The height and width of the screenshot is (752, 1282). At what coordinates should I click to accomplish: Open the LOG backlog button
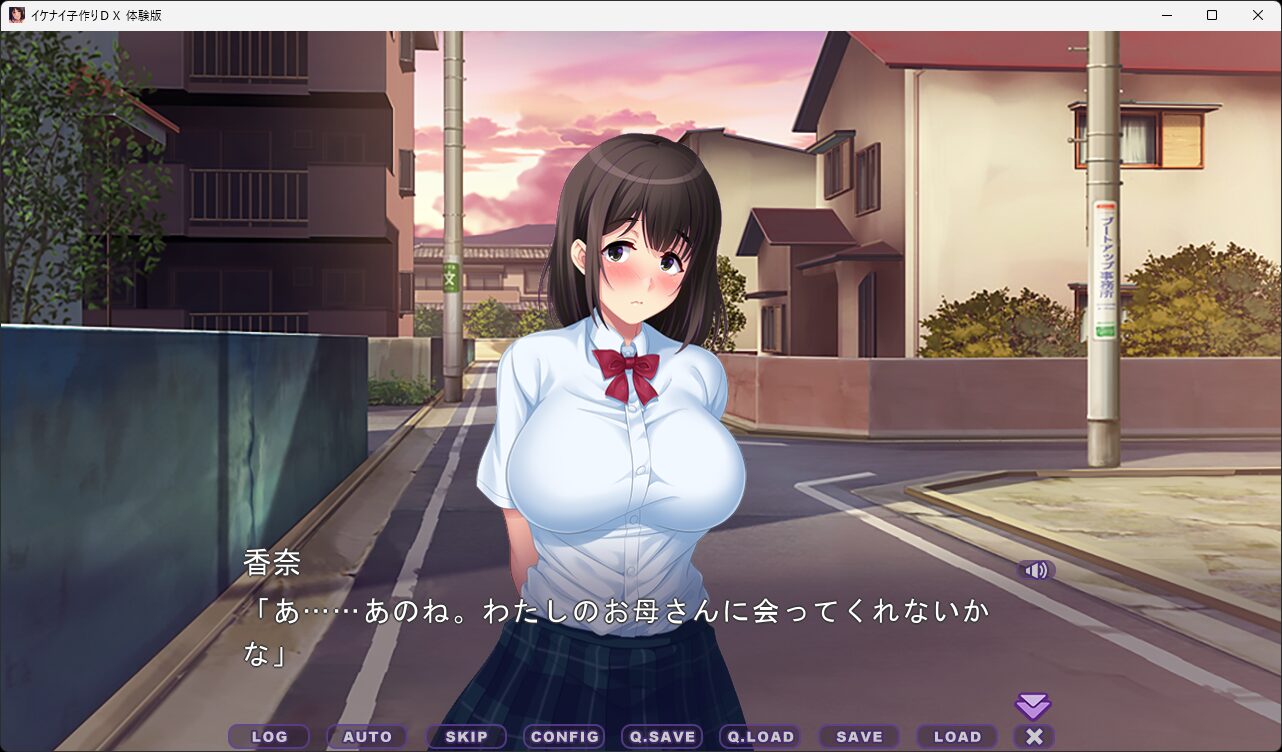[269, 737]
